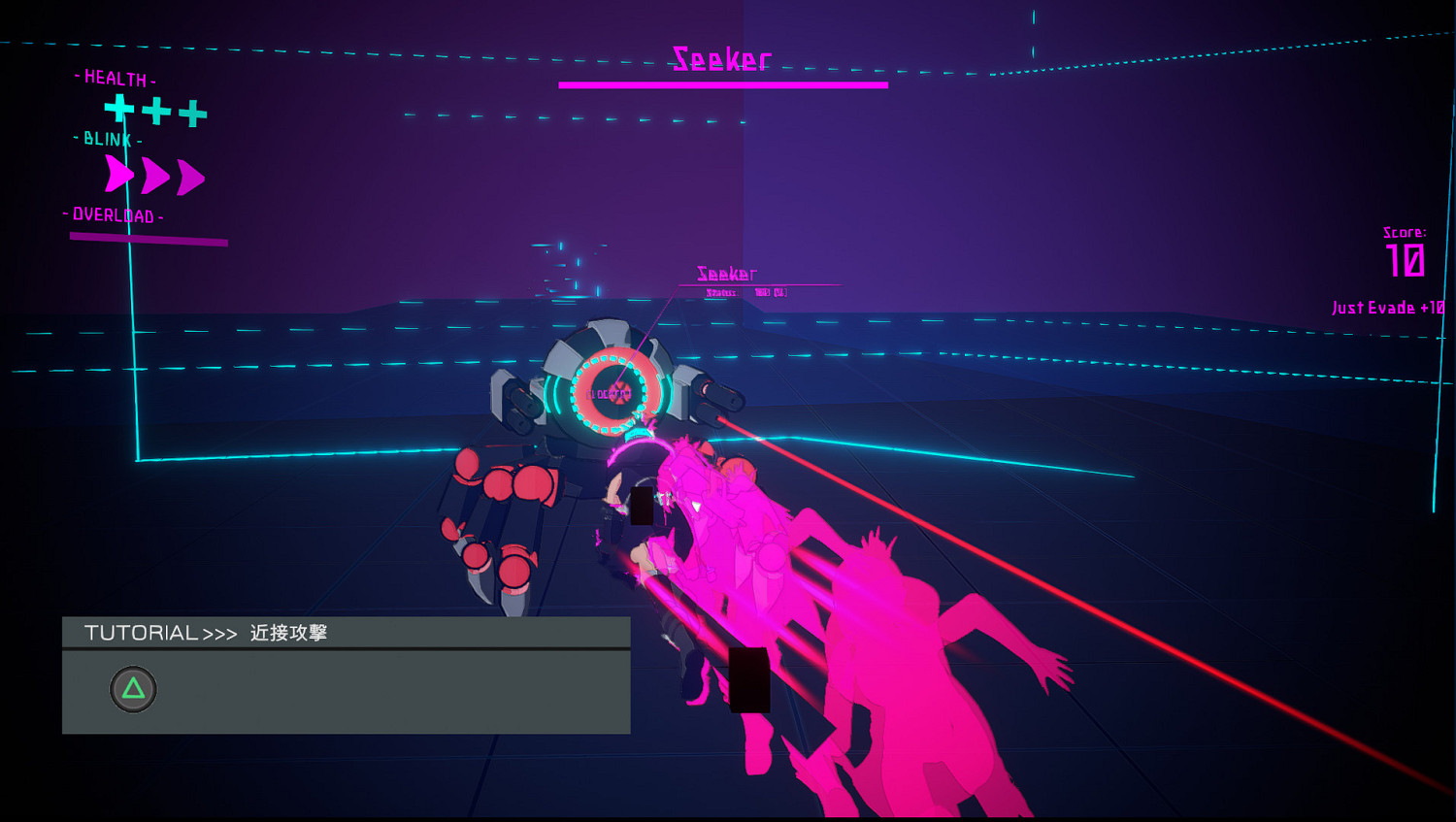This screenshot has height=822, width=1456.
Task: Select the third HEALTH cross icon
Action: point(191,112)
